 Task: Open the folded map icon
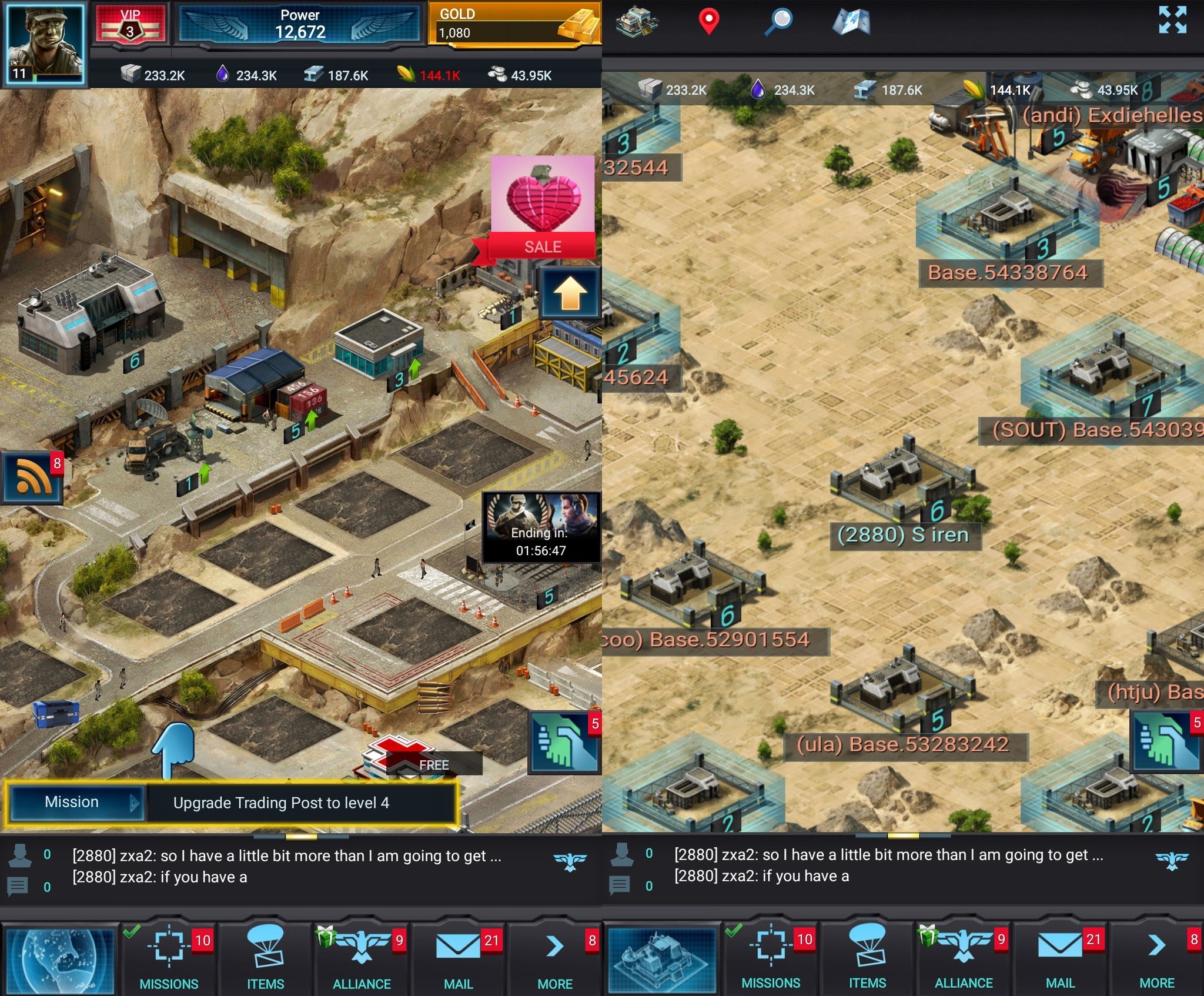tap(851, 21)
